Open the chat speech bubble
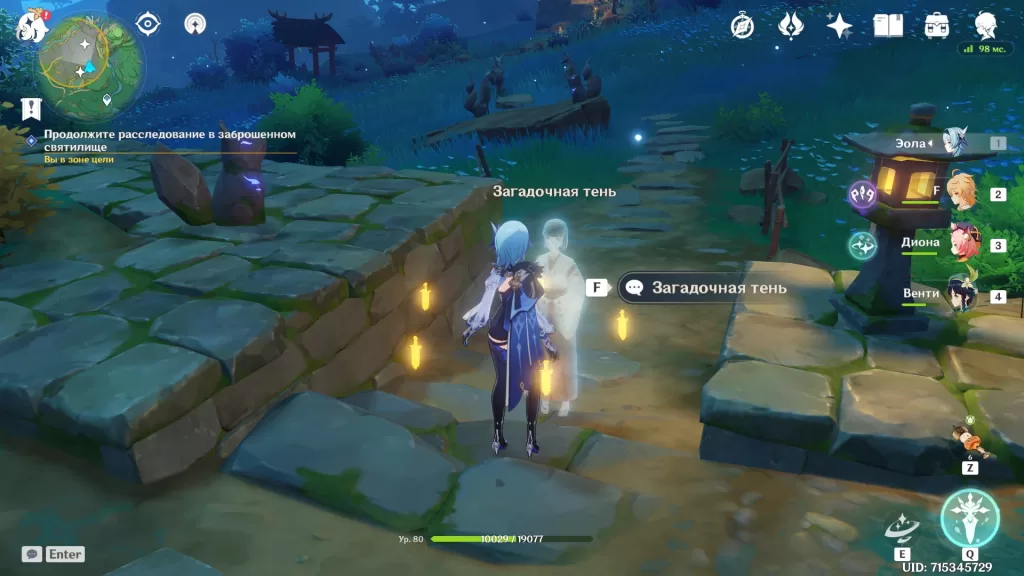 [32, 554]
